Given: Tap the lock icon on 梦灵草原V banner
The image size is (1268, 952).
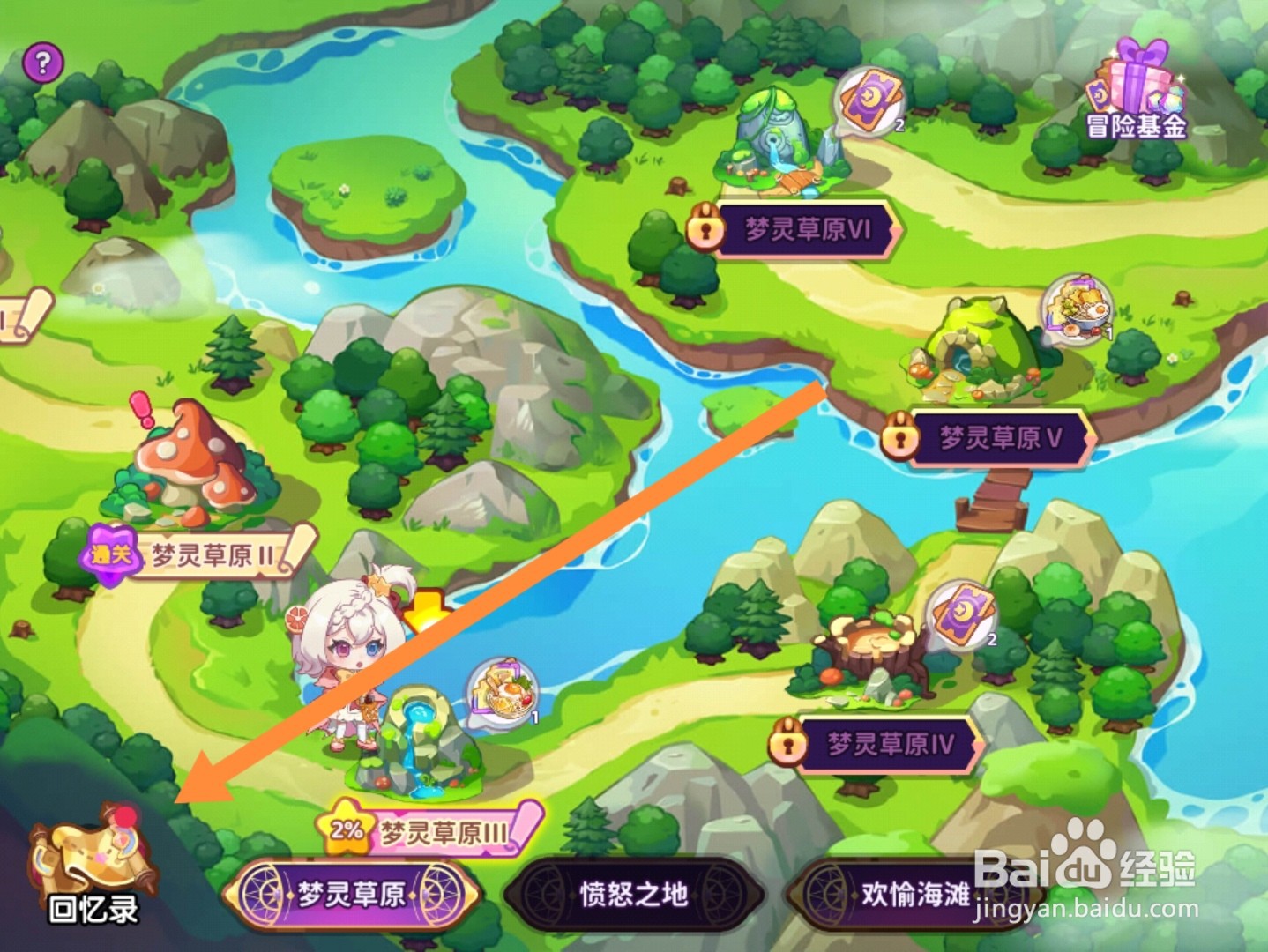Looking at the screenshot, I should tap(899, 435).
